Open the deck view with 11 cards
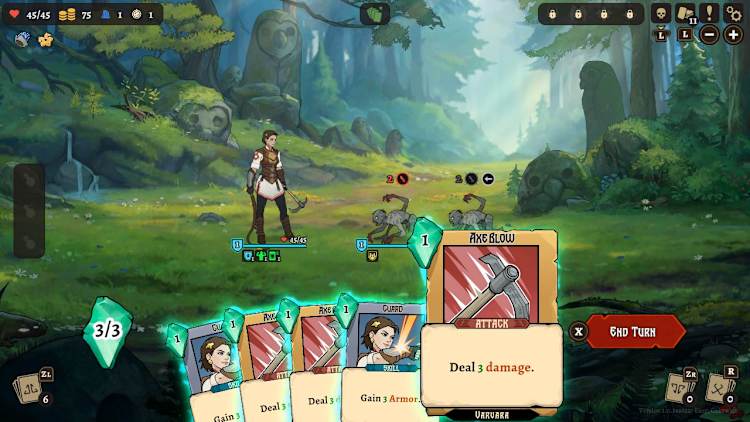 point(685,14)
